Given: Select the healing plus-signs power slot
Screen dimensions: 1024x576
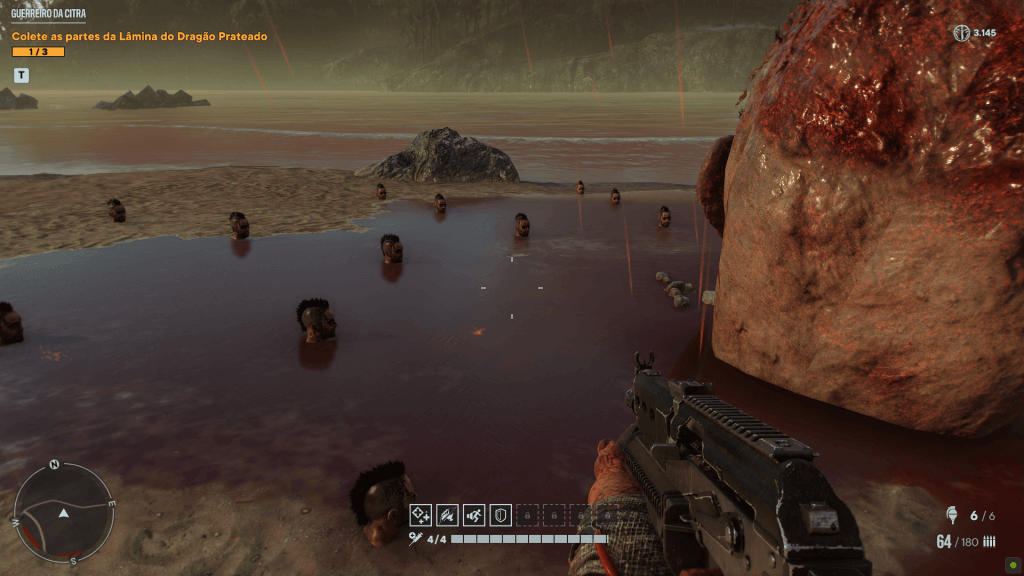Looking at the screenshot, I should 421,515.
